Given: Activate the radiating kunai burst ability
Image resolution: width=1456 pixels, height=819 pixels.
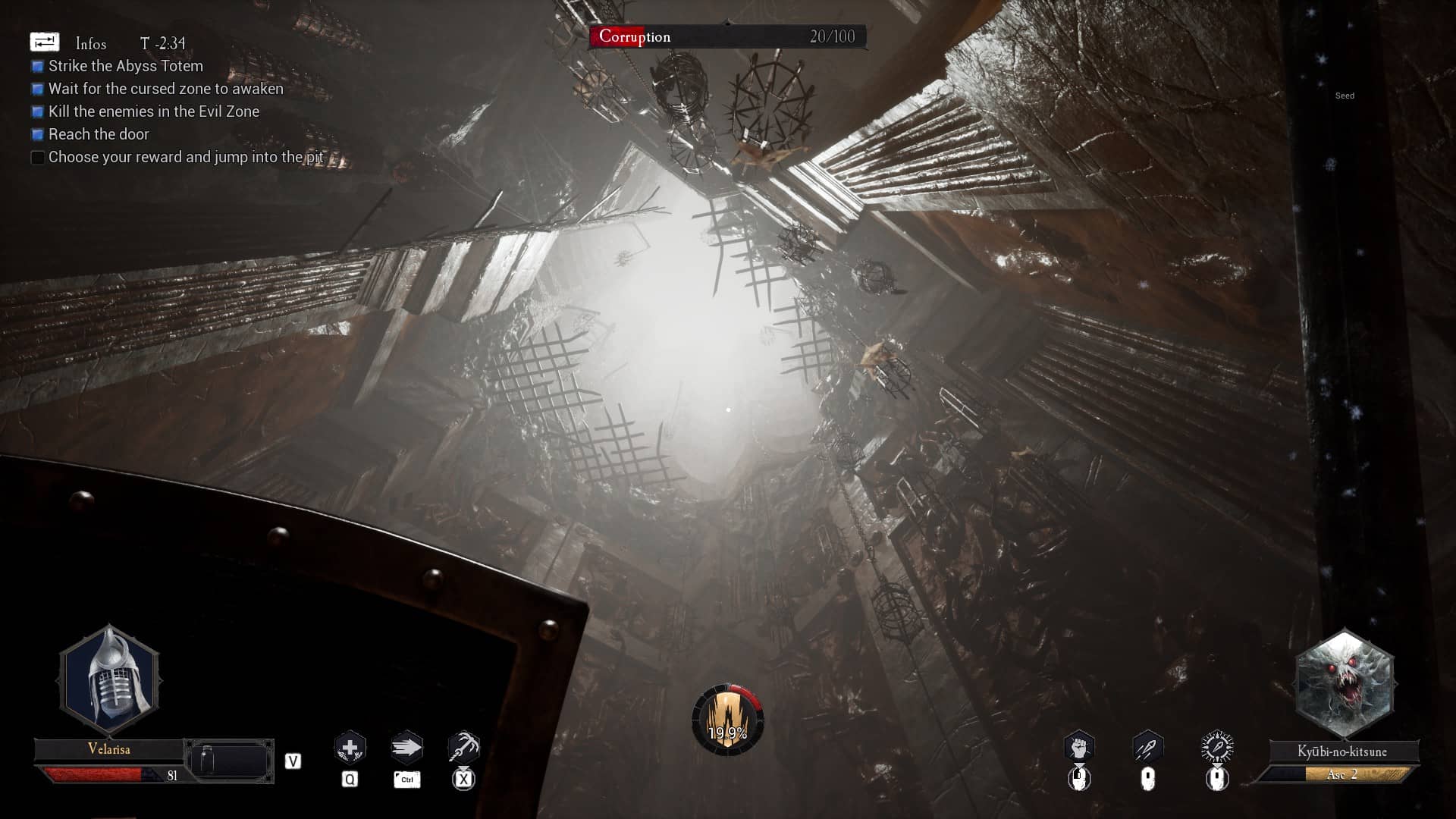Looking at the screenshot, I should 1217,748.
